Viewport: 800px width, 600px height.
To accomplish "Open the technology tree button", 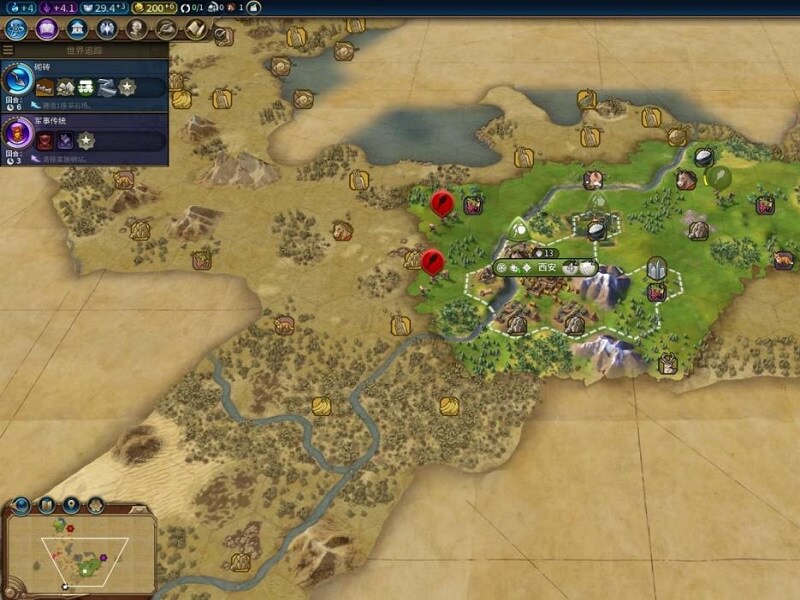I will pos(15,29).
